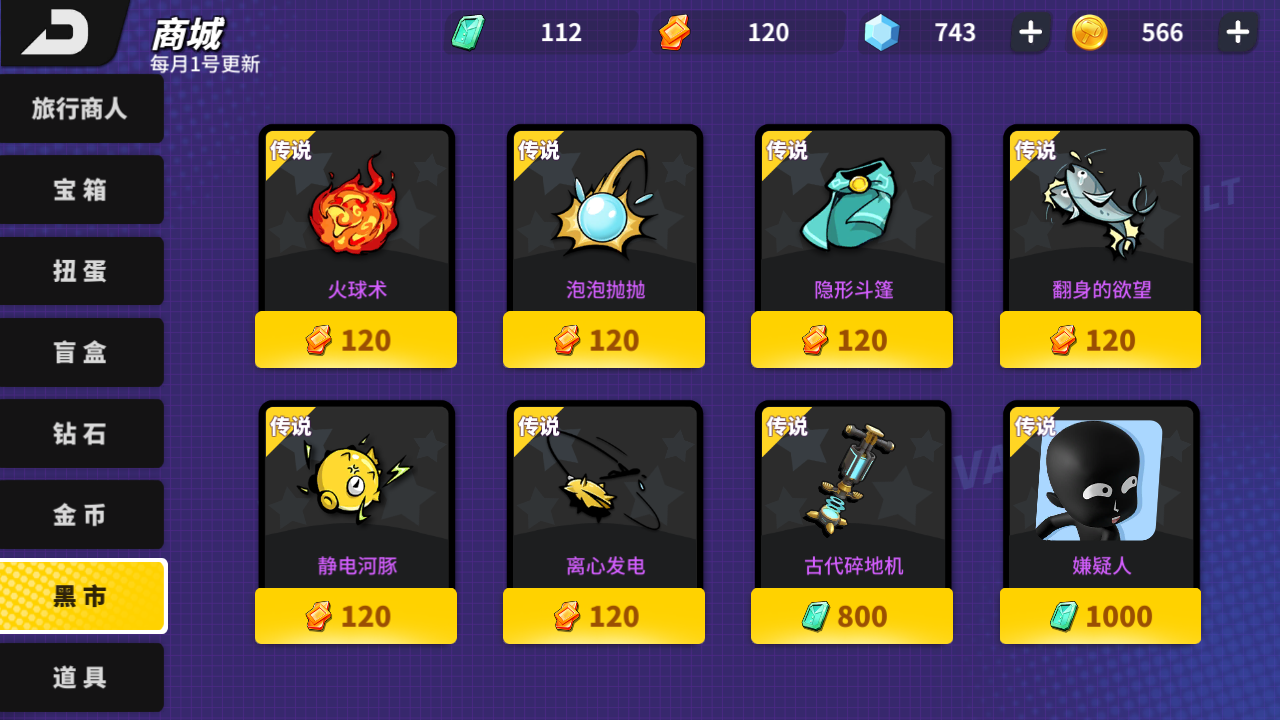Add gold coins with the plus button

(x=1237, y=32)
